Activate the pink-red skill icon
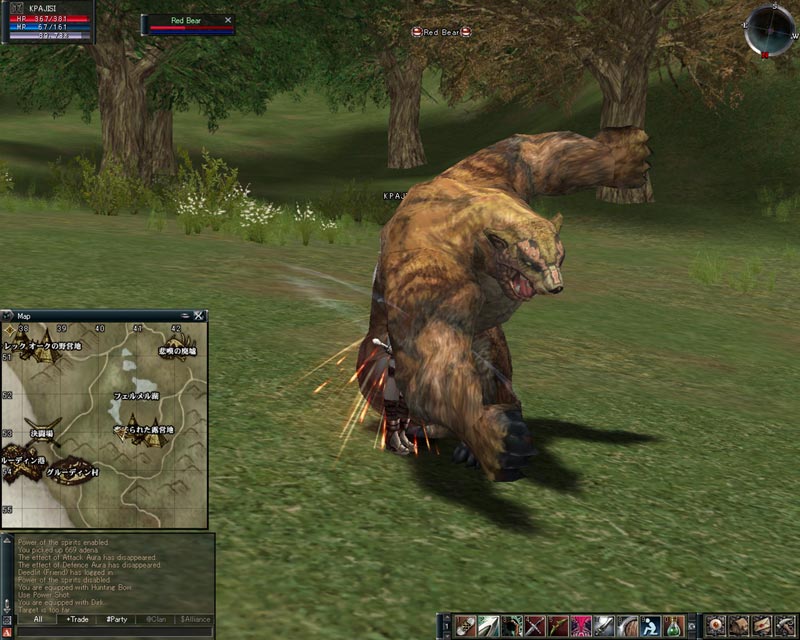Screen dimensions: 800x640 coord(582,627)
